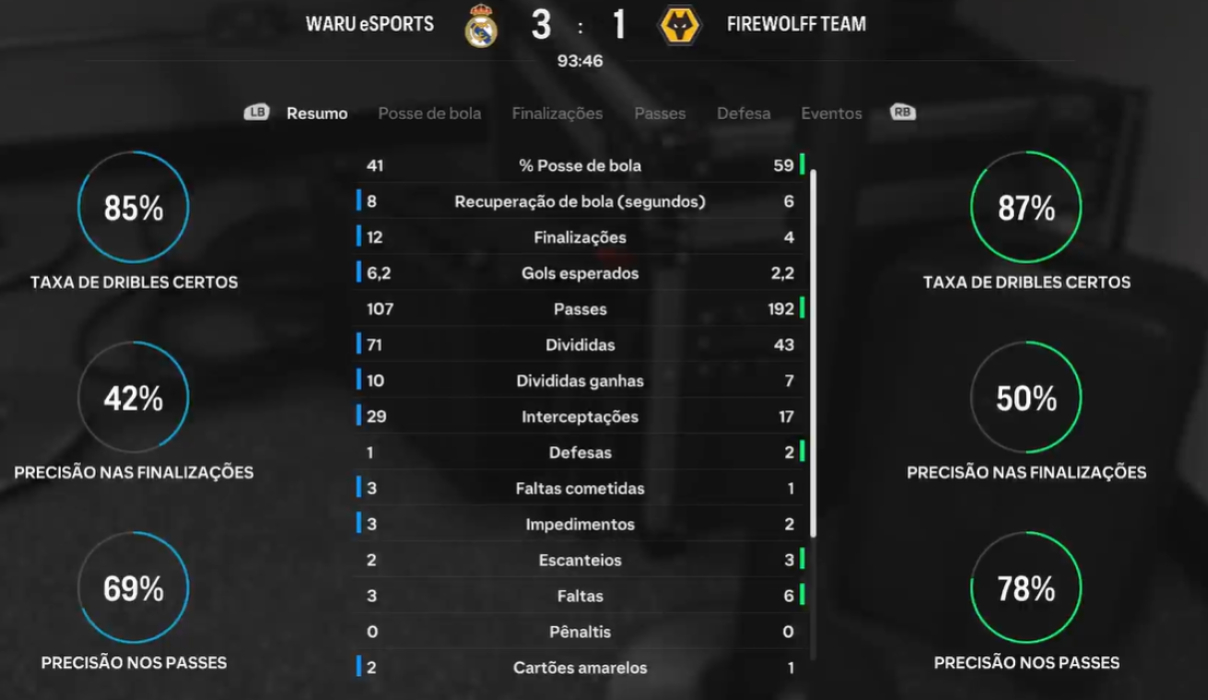Screen dimensions: 1208x700
Task: Show the Finalizações tab
Action: (x=557, y=114)
